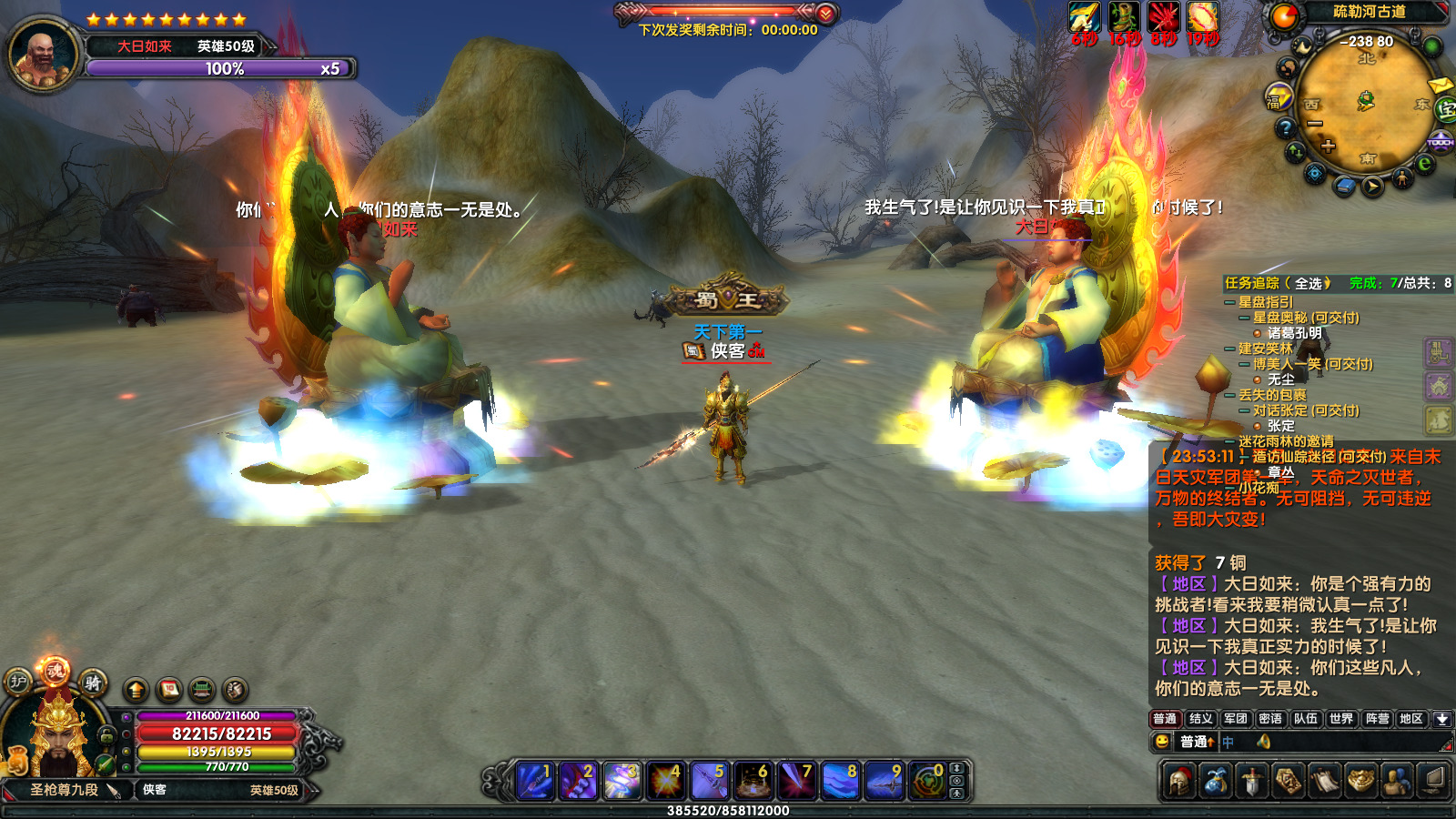1456x819 pixels.
Task: Toggle the 魂 soul button above portrait
Action: 55,672
